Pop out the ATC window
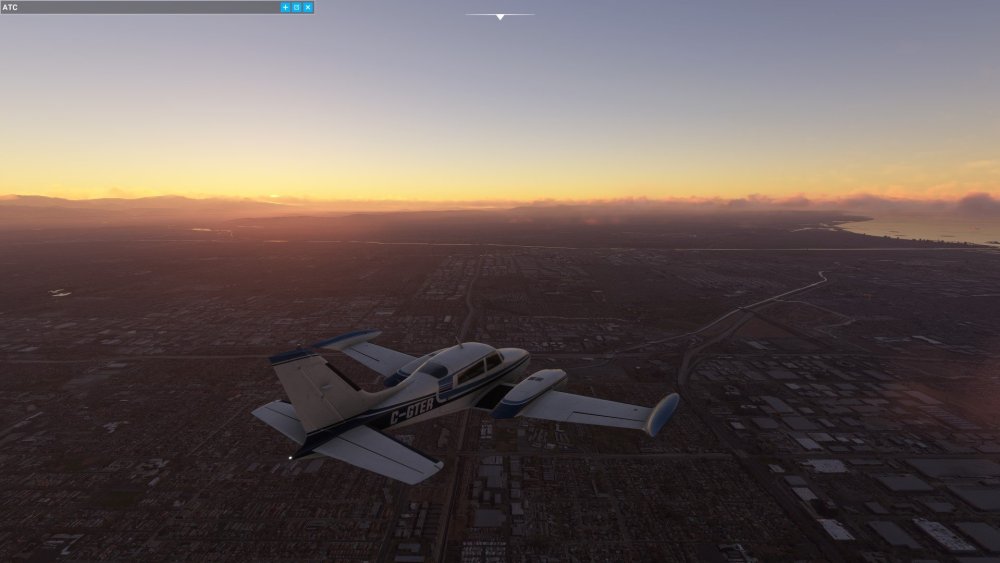Screen dimensions: 1000x563 click(x=296, y=7)
